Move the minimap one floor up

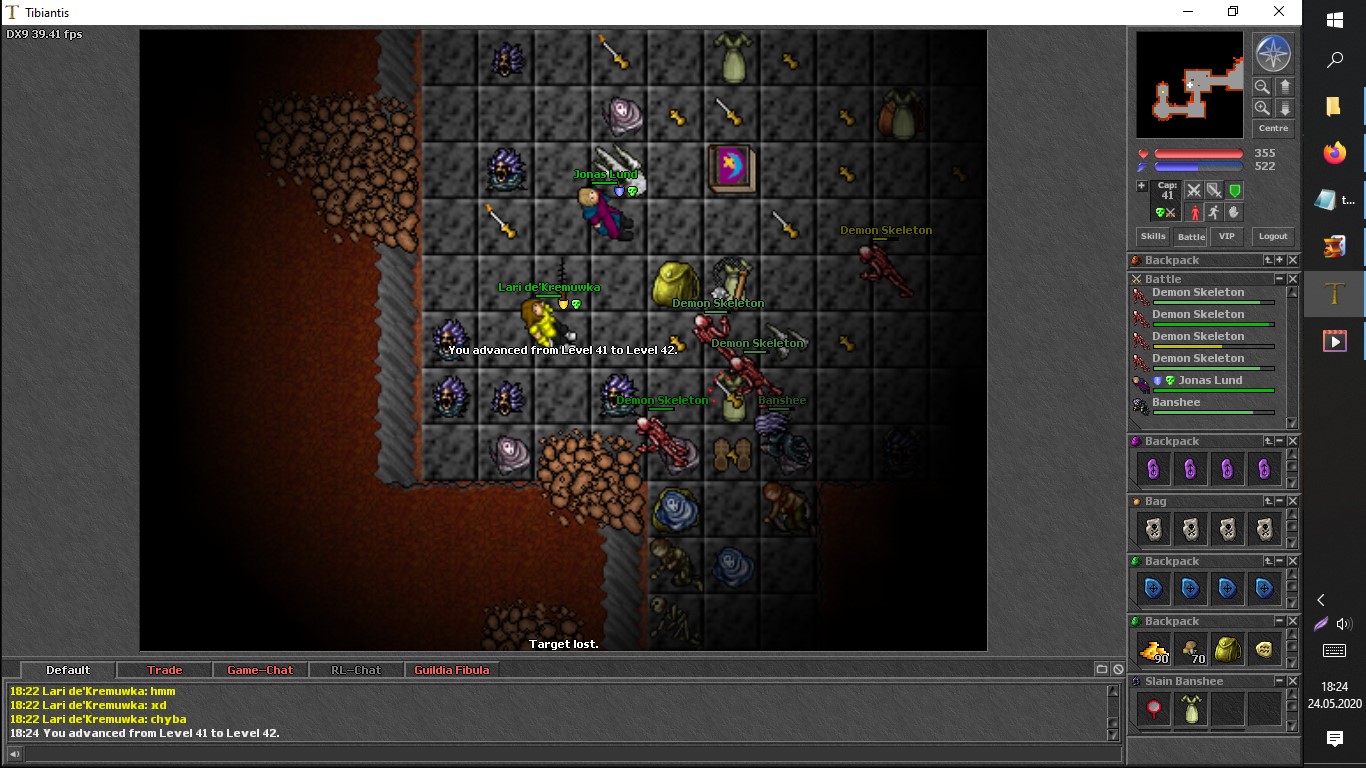(x=1285, y=87)
